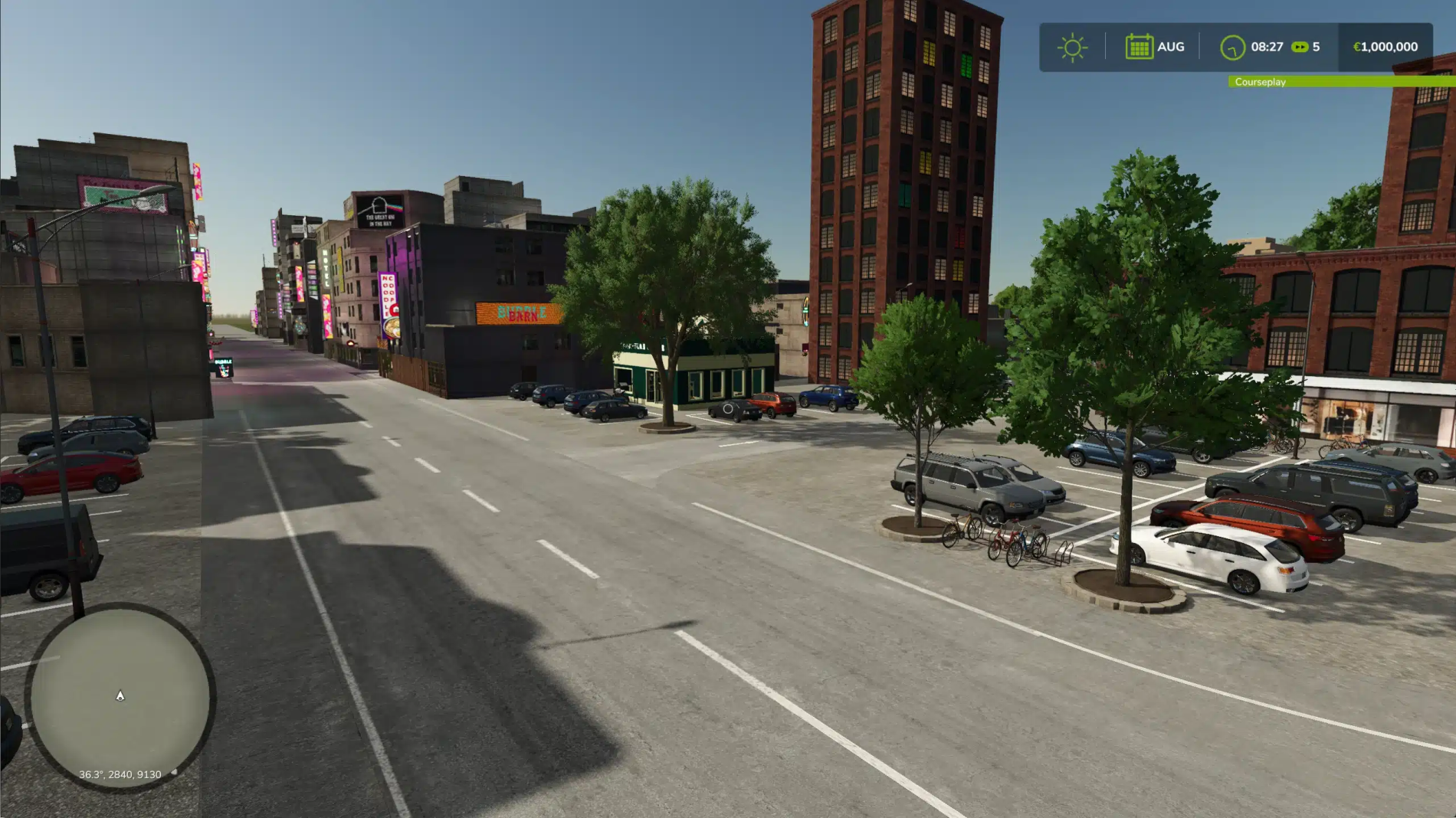Click the 08:27 time display
The width and height of the screenshot is (1456, 818).
point(1266,46)
